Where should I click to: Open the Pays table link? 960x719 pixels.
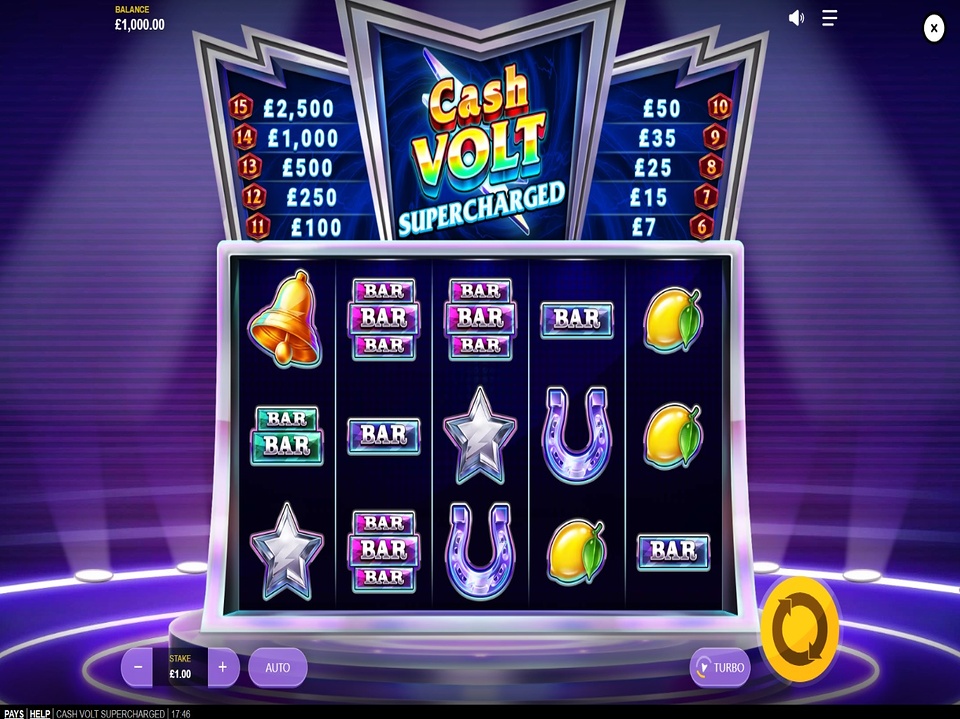tap(13, 713)
